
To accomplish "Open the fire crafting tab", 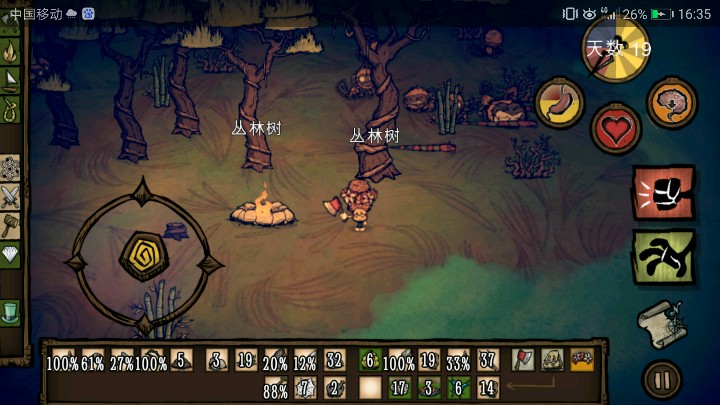I will tap(11, 50).
